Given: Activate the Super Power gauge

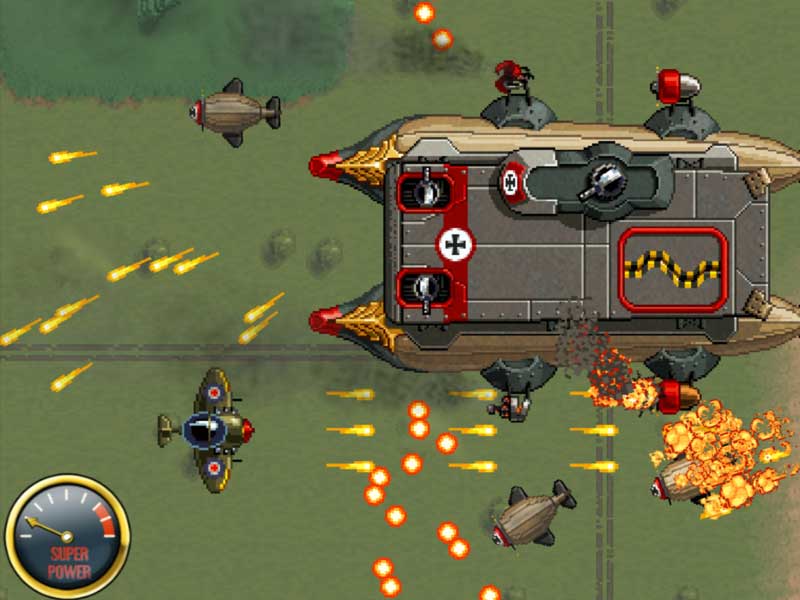Looking at the screenshot, I should tap(67, 536).
